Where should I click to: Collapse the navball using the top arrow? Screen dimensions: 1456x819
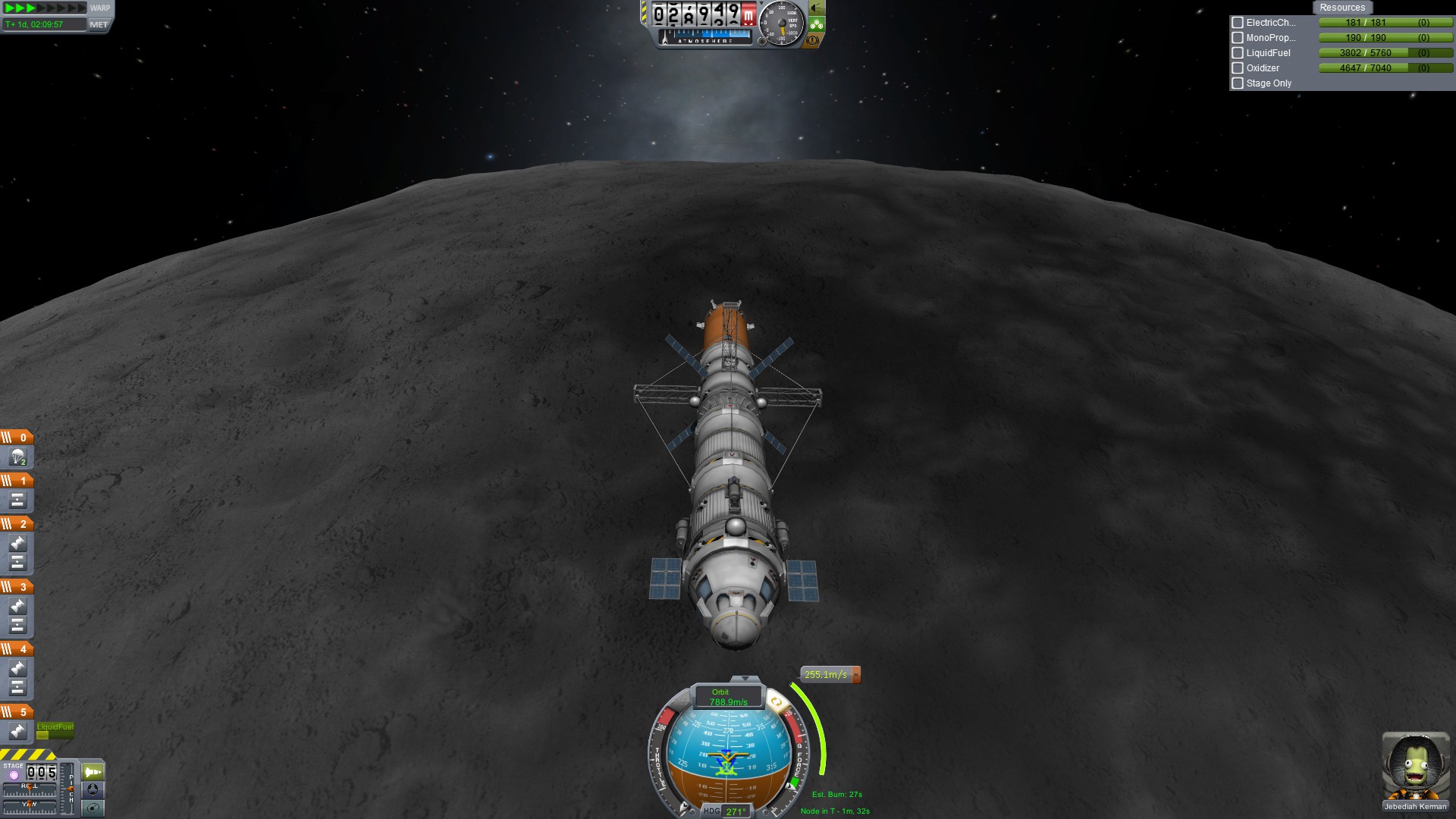pos(745,679)
